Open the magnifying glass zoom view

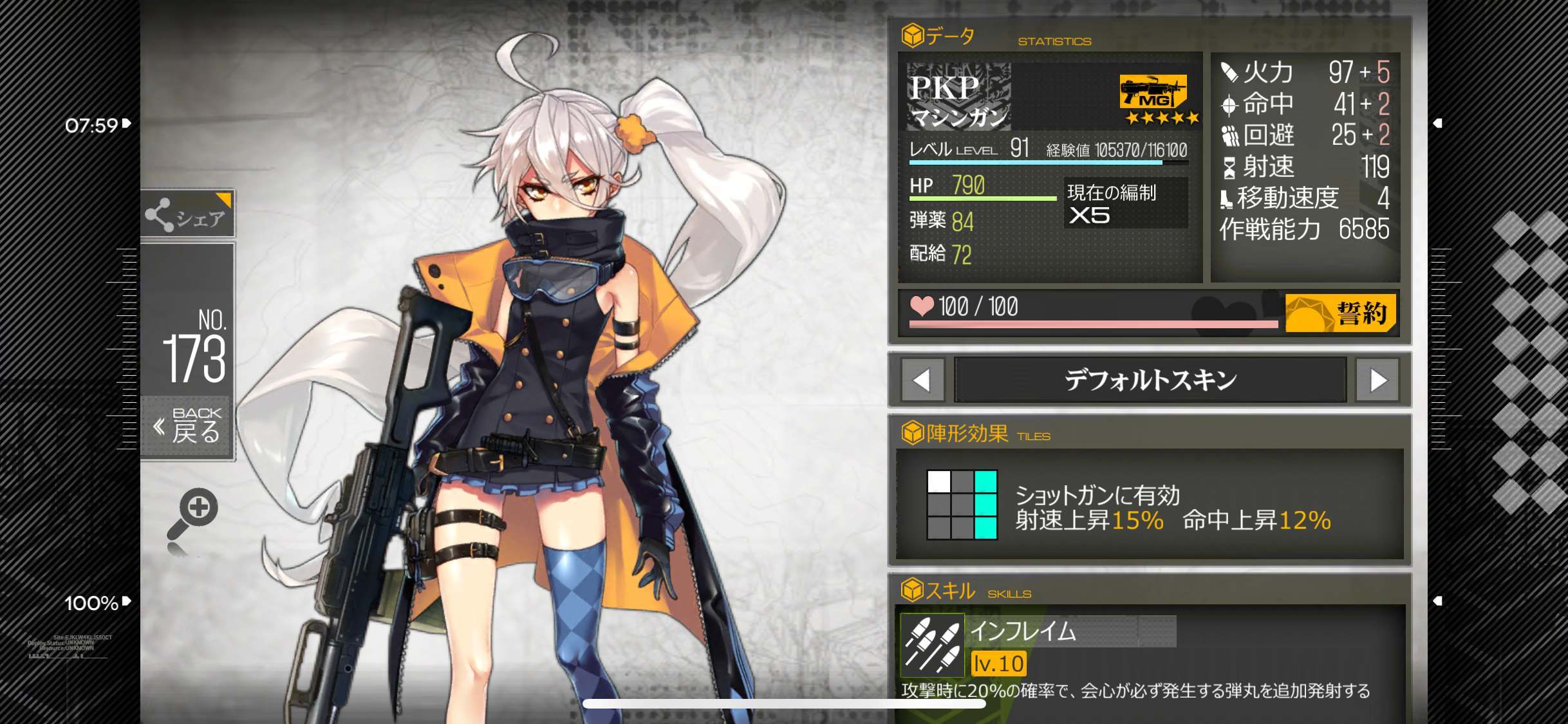pos(193,514)
